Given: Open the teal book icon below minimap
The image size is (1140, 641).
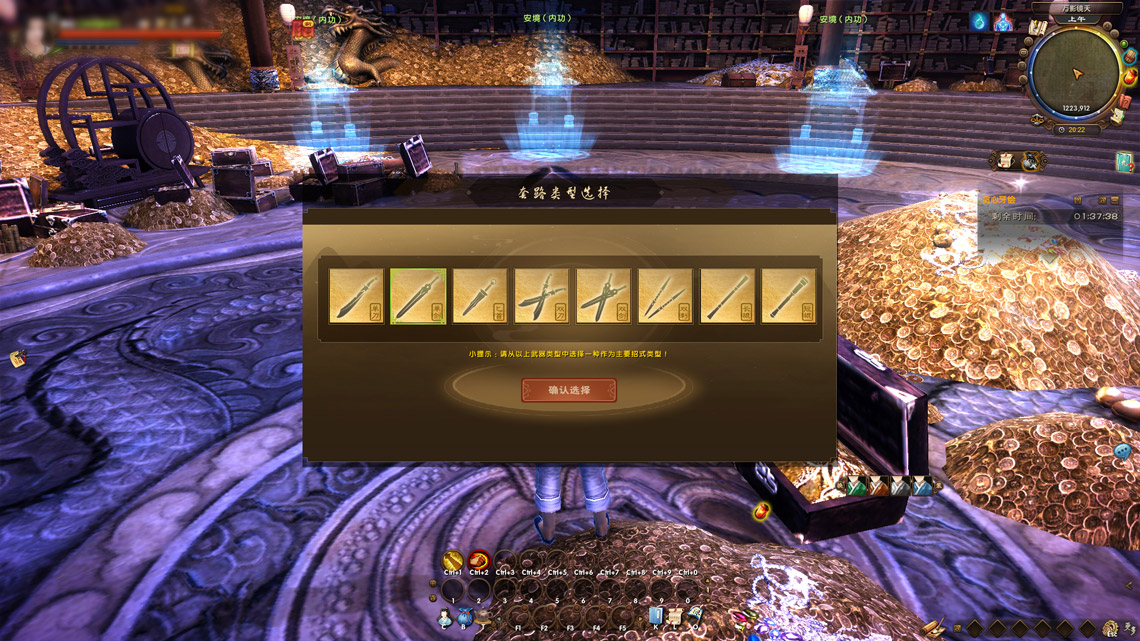Looking at the screenshot, I should click(x=1124, y=161).
